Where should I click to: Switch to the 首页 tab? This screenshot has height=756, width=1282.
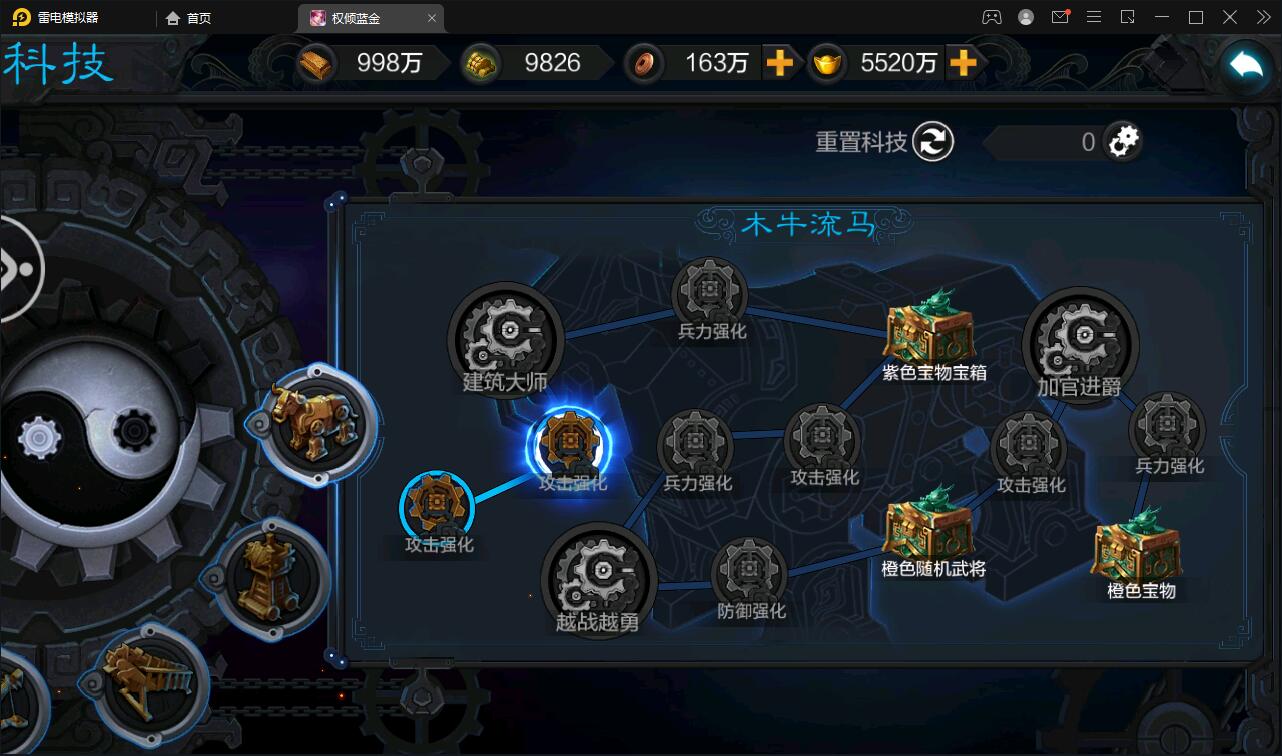pyautogui.click(x=188, y=17)
